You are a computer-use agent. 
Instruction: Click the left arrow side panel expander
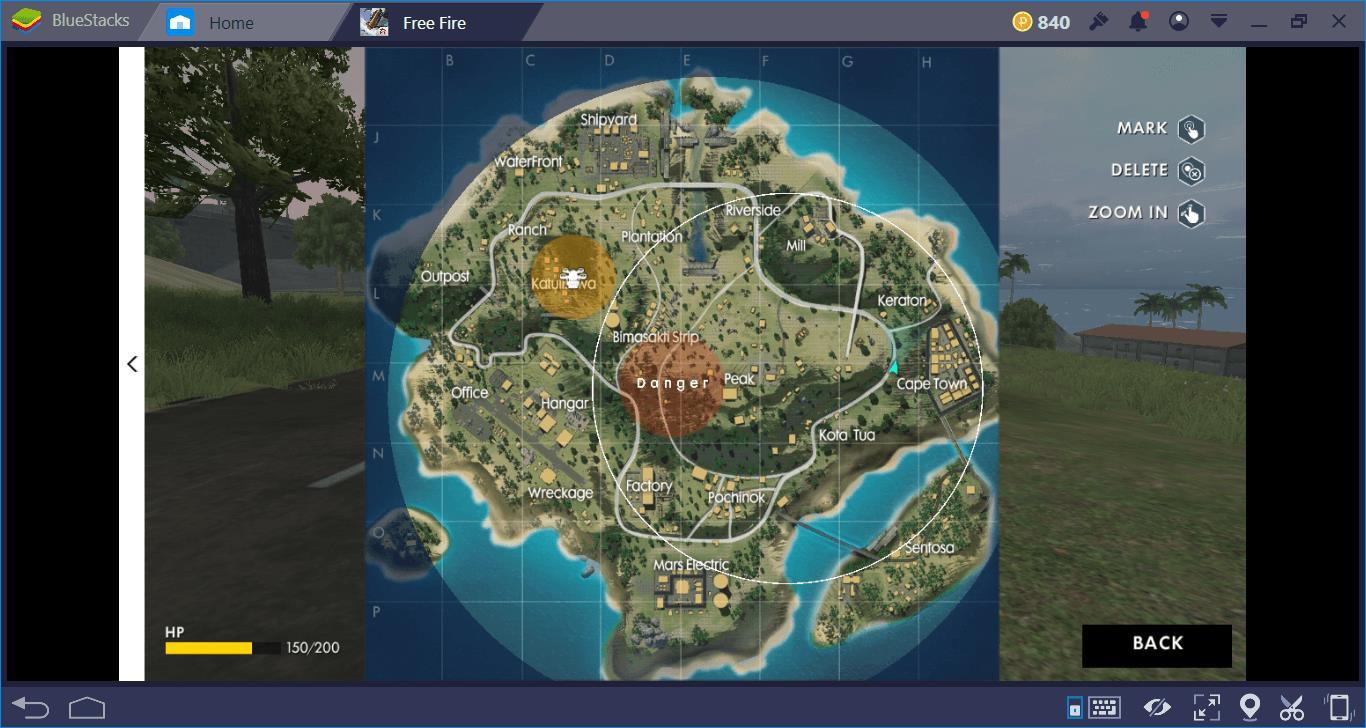(x=132, y=364)
